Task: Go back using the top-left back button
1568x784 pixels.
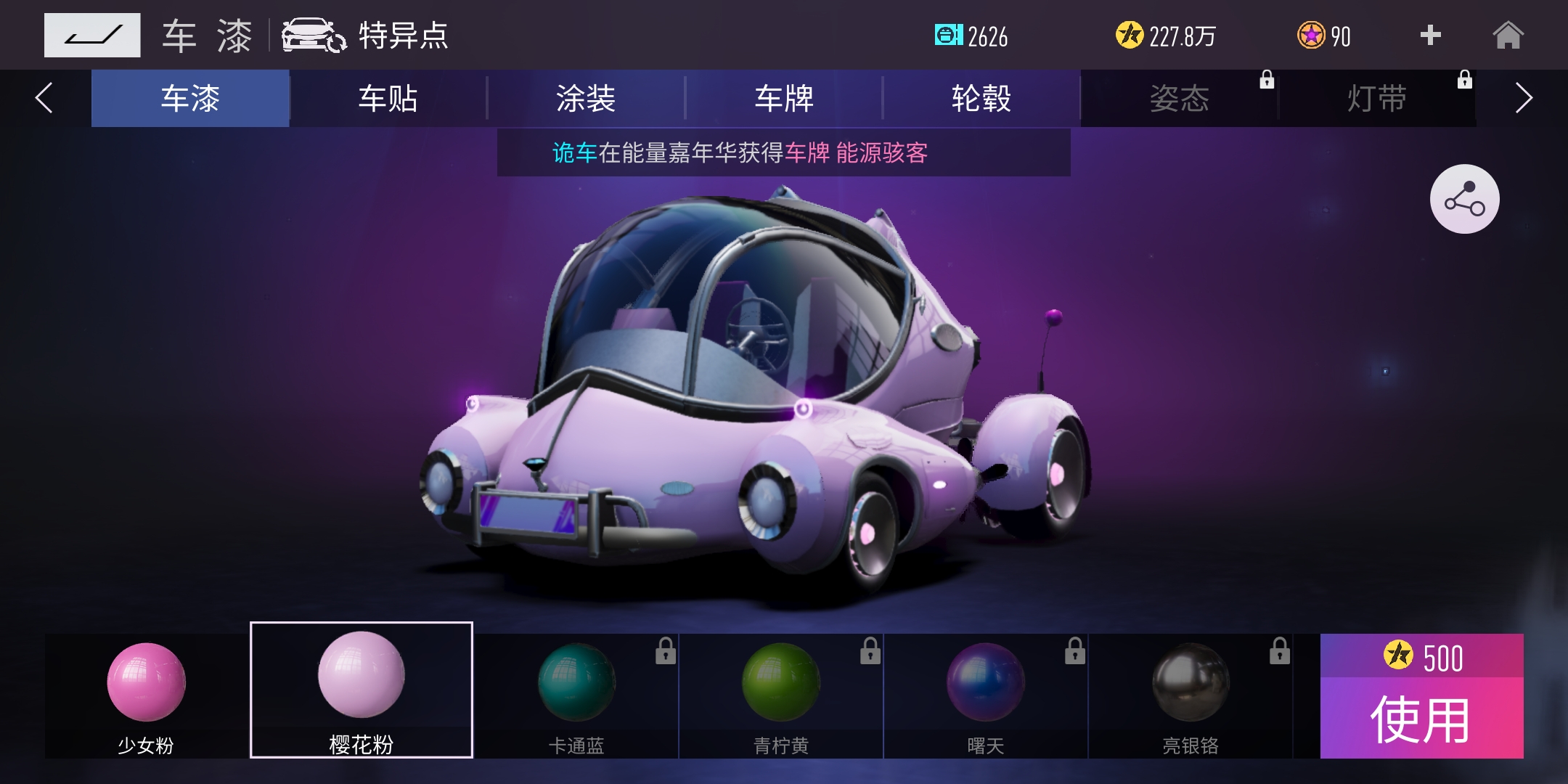Action: pyautogui.click(x=92, y=35)
